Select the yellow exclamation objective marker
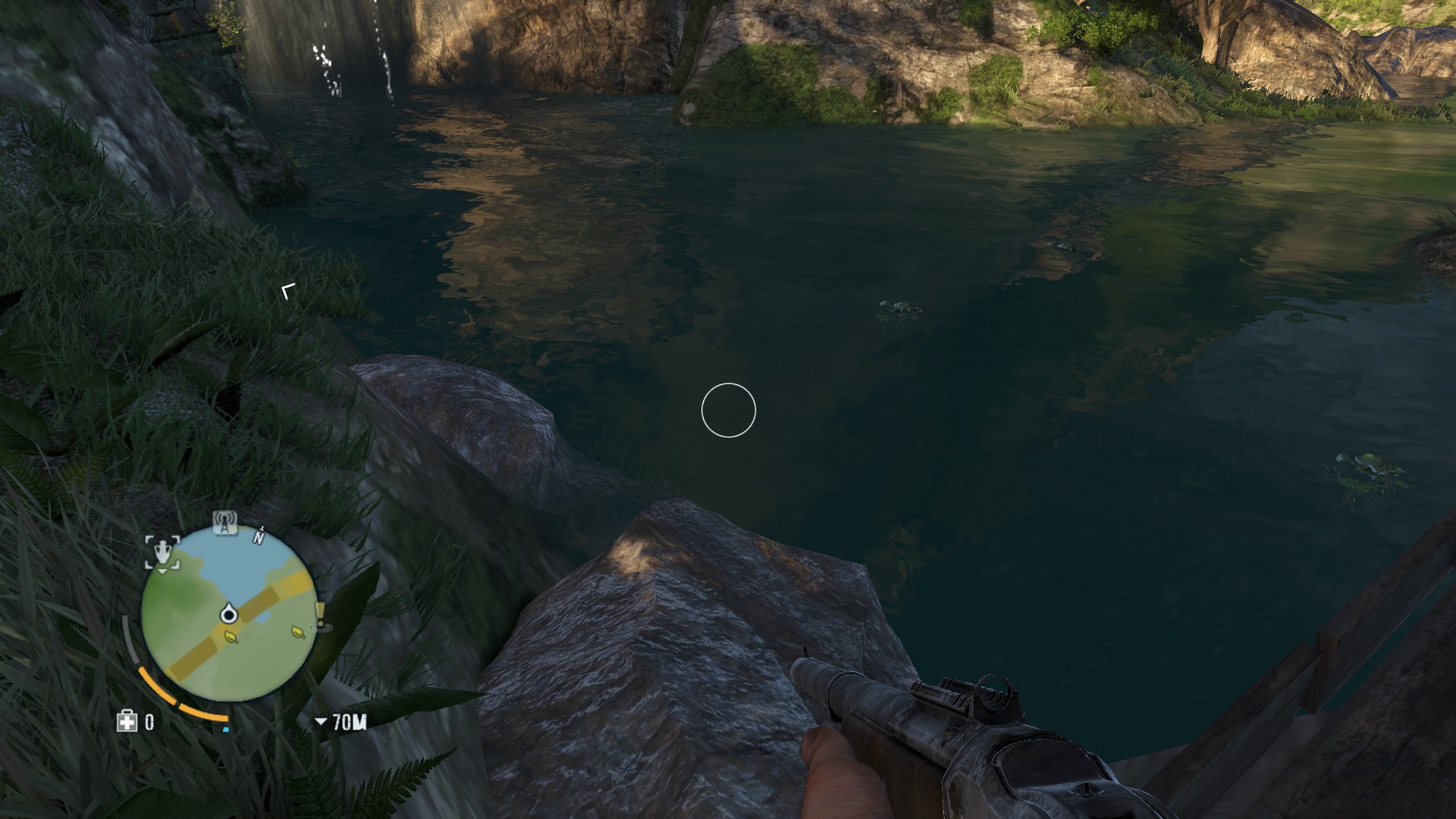Screen dimensions: 1456x819 (x=321, y=616)
